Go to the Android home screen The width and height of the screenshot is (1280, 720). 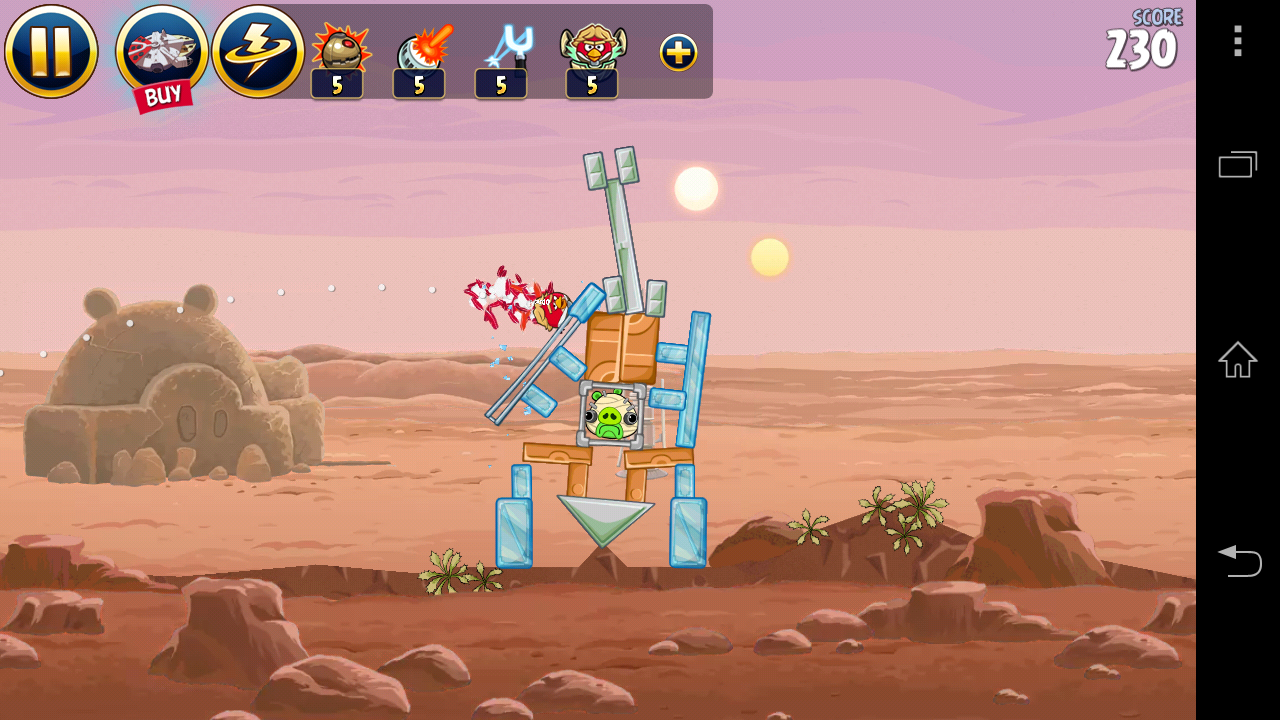[x=1237, y=360]
